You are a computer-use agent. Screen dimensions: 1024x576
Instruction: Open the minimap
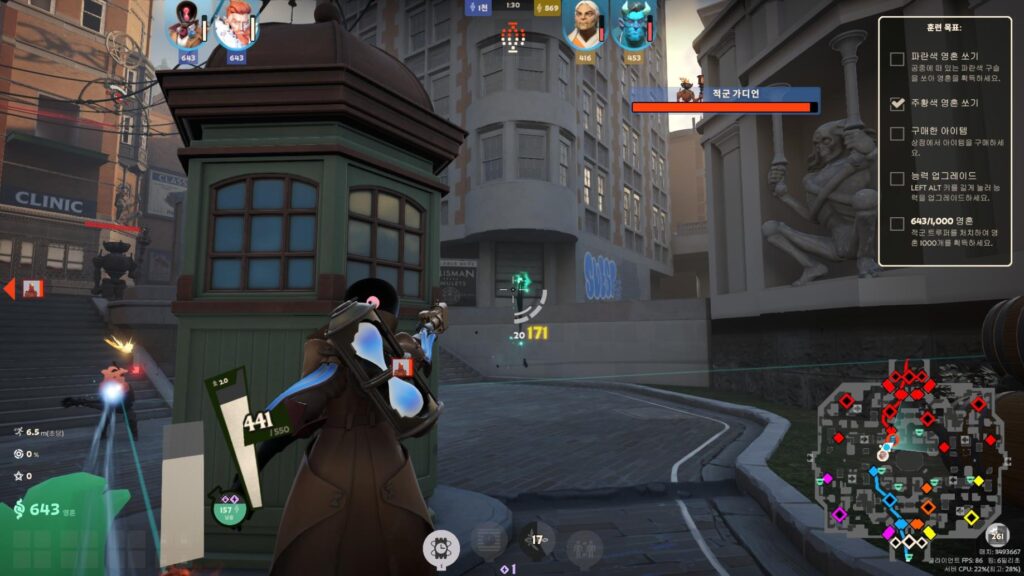pos(908,457)
